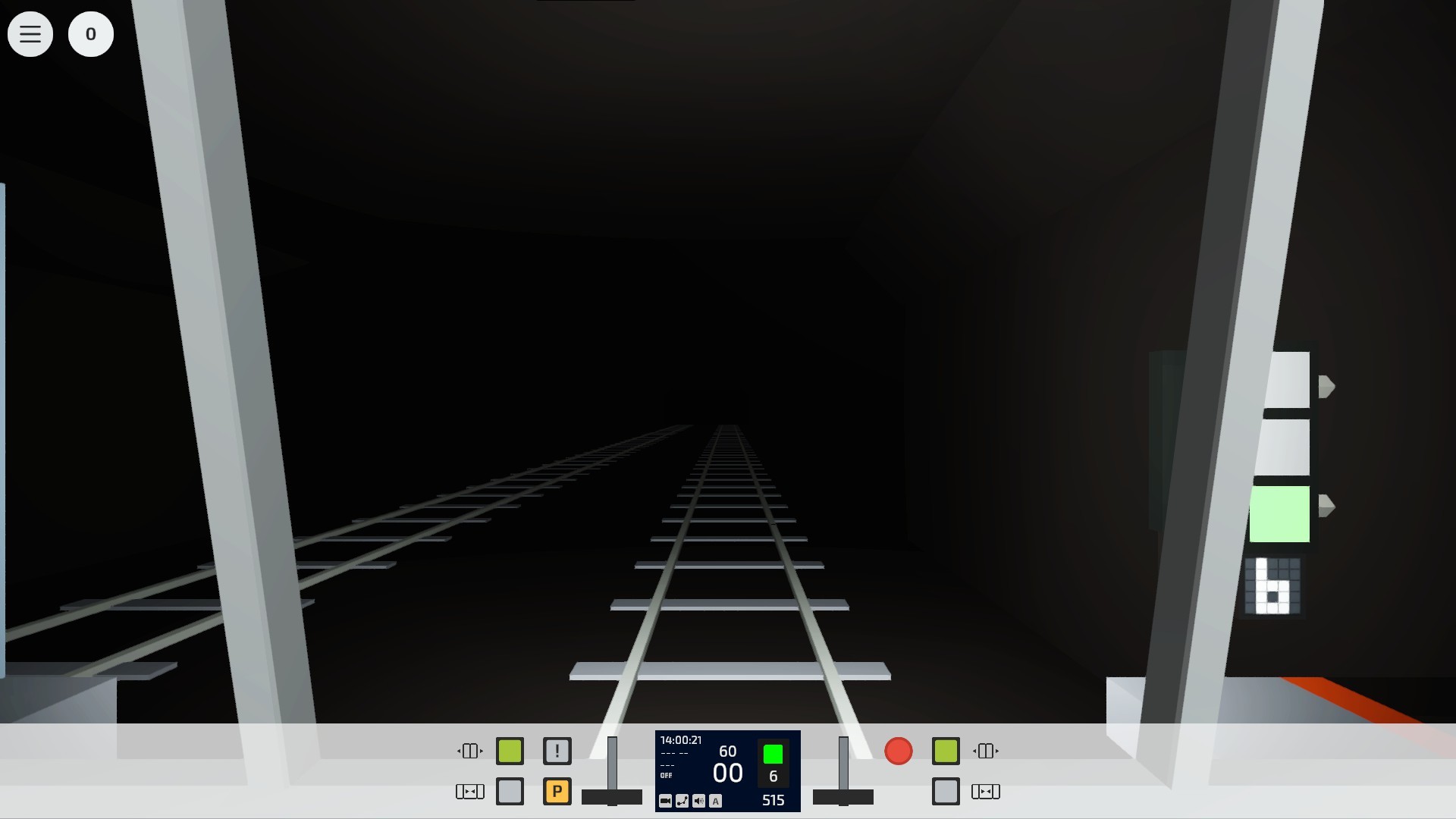Select the route graph icon on the display

[x=682, y=801]
